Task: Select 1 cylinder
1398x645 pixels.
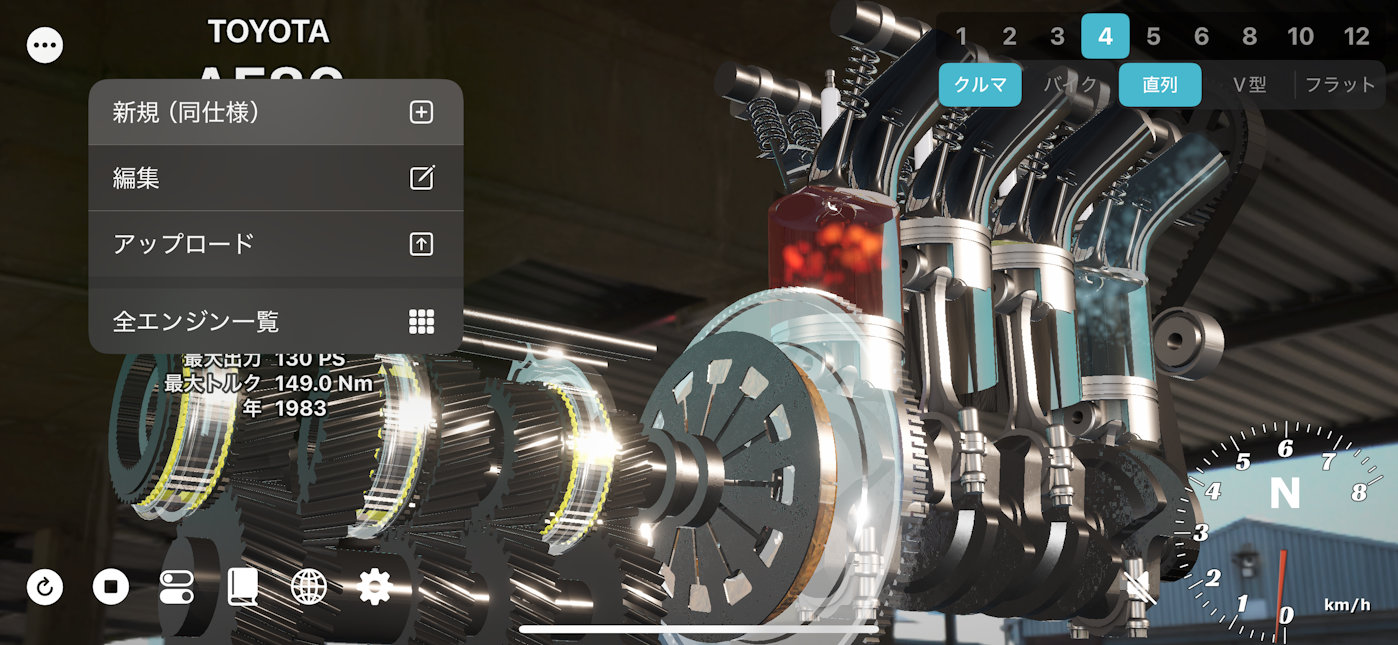Action: coord(961,37)
